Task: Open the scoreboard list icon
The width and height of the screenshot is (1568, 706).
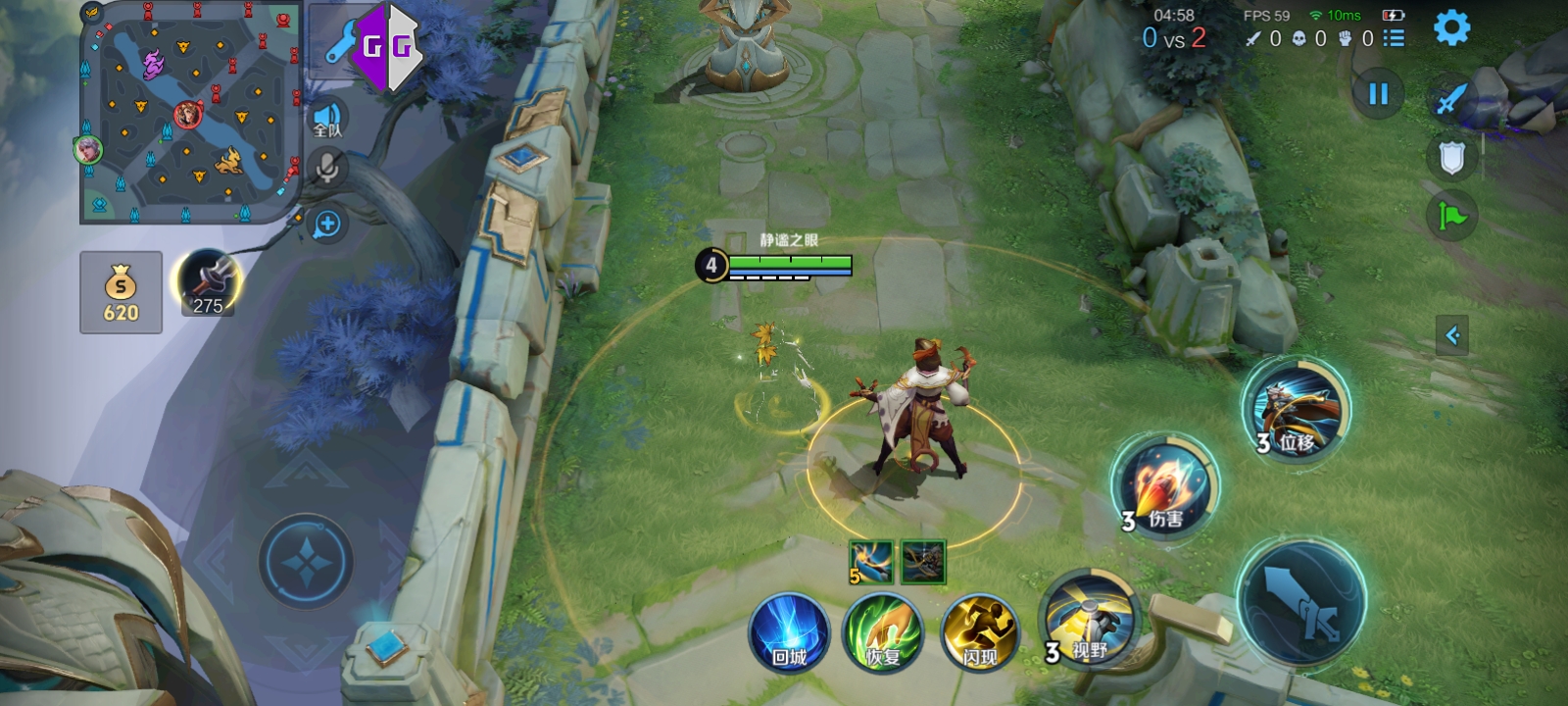Action: 1394,38
